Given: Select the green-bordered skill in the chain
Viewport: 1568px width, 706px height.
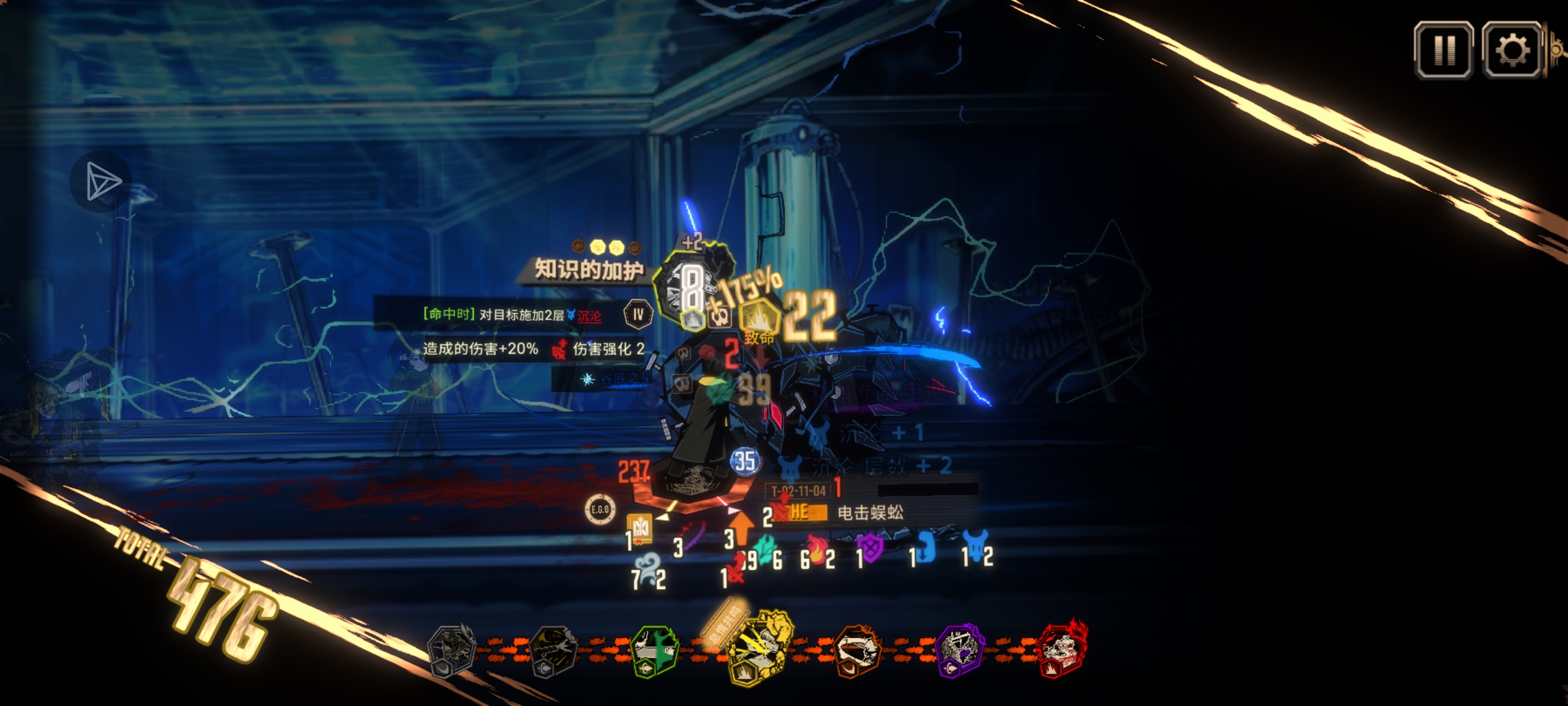Looking at the screenshot, I should click(654, 650).
